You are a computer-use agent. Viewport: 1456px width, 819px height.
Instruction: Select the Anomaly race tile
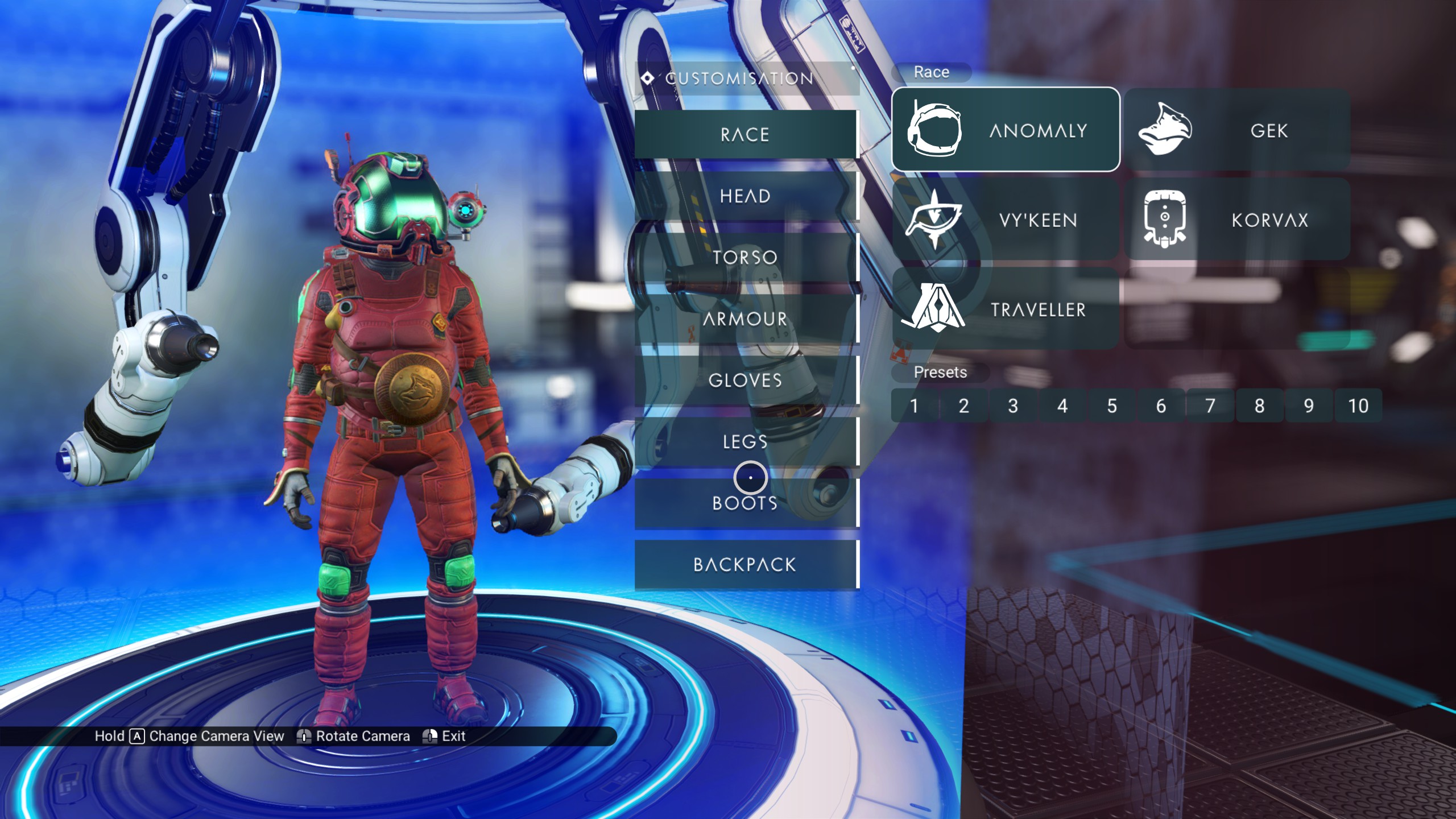pos(1006,130)
